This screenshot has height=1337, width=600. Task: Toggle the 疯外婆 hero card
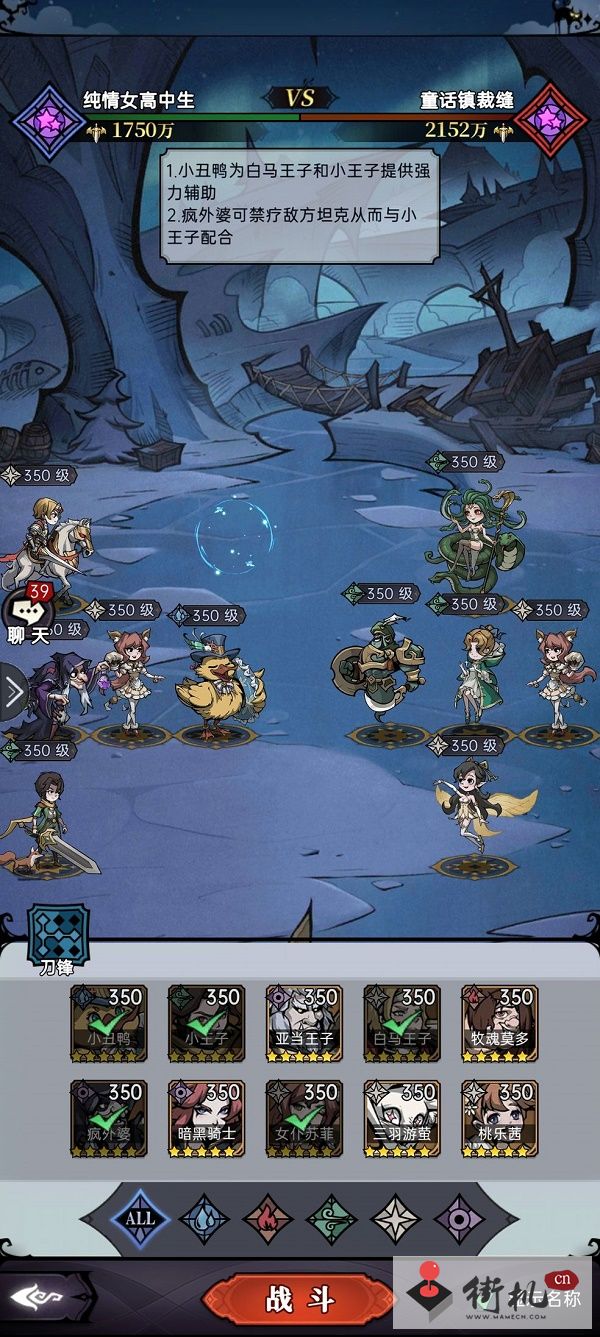(x=109, y=1118)
